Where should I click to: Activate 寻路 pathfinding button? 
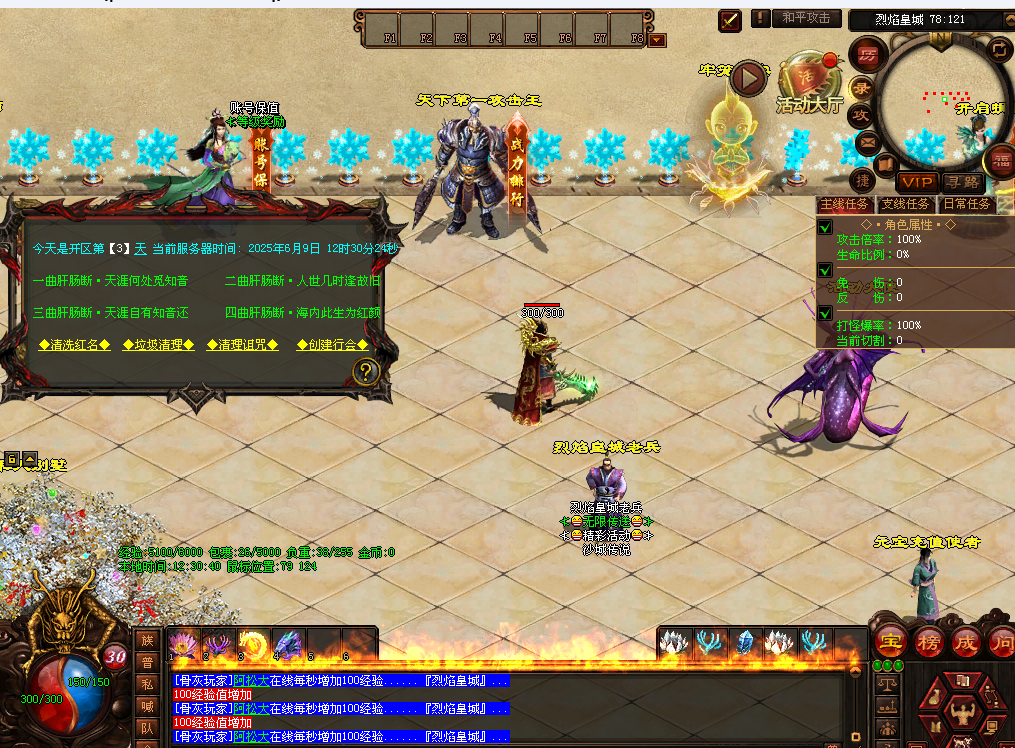(x=963, y=182)
